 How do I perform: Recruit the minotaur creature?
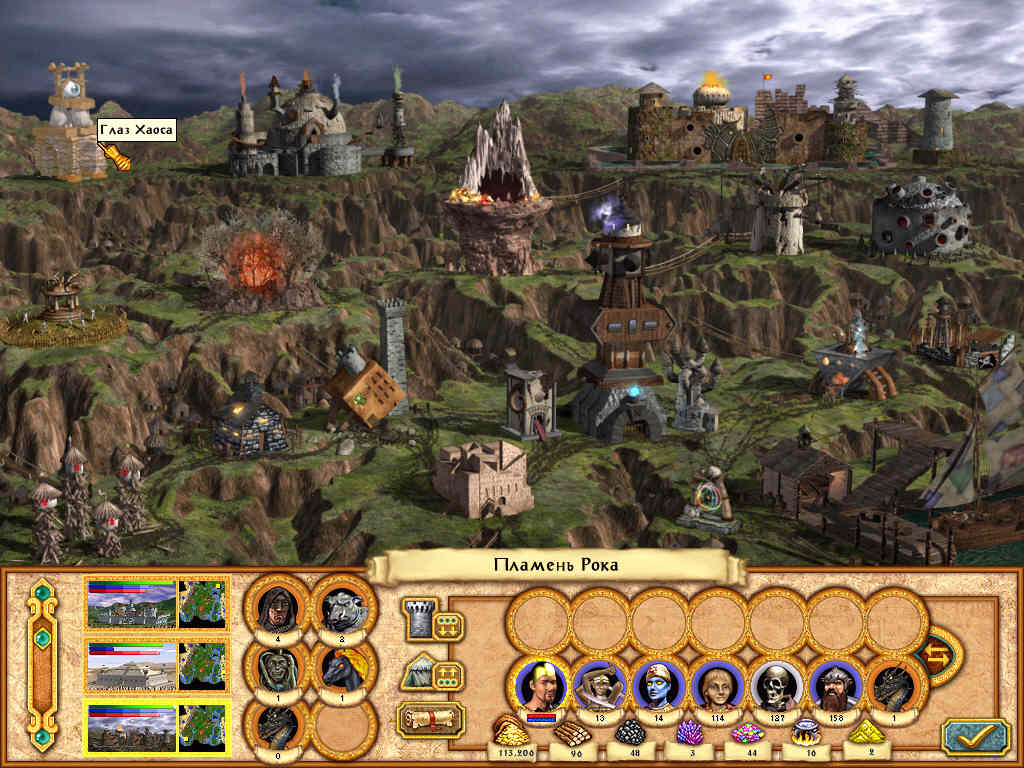click(342, 605)
